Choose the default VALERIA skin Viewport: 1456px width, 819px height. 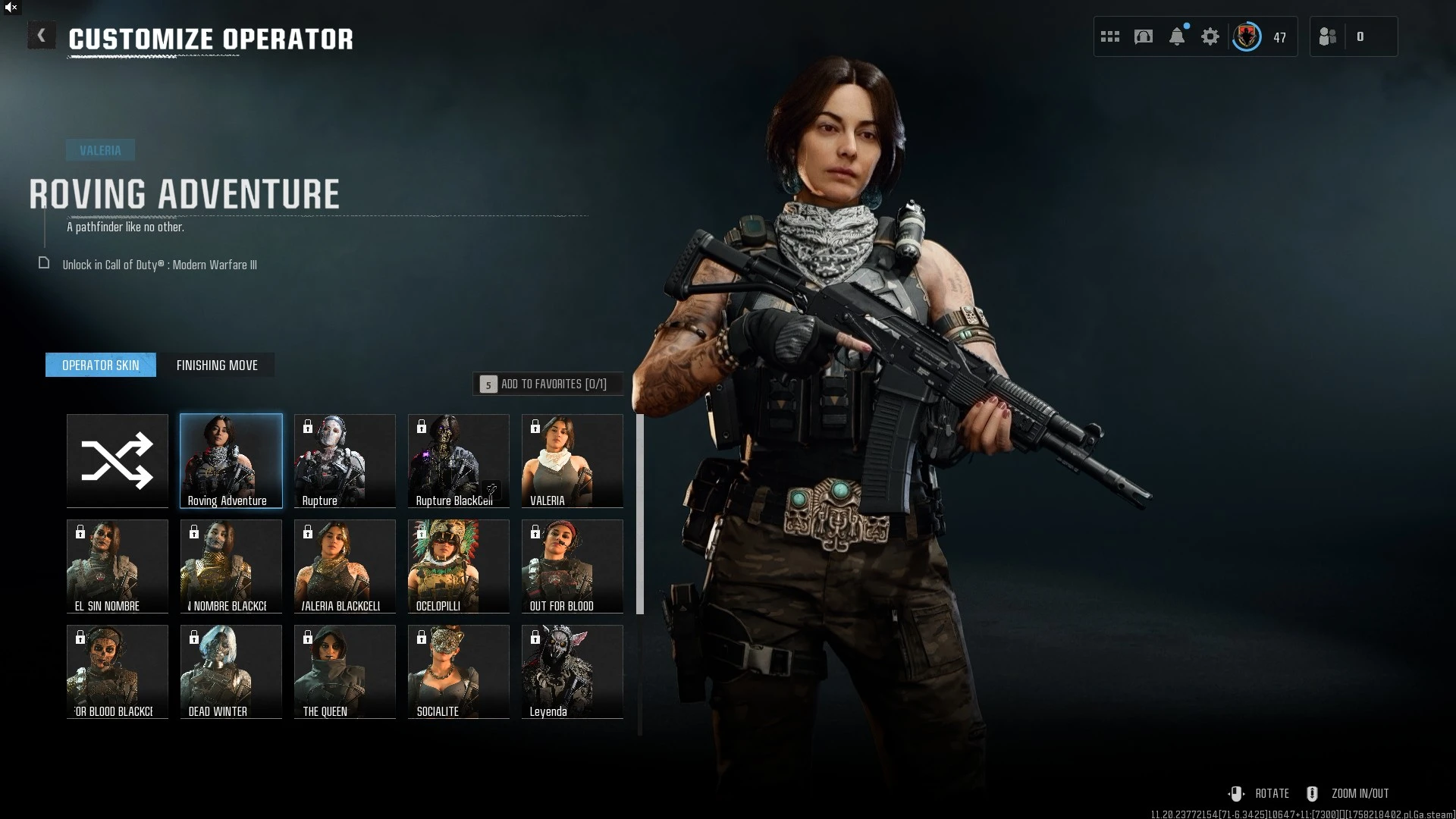pos(573,460)
